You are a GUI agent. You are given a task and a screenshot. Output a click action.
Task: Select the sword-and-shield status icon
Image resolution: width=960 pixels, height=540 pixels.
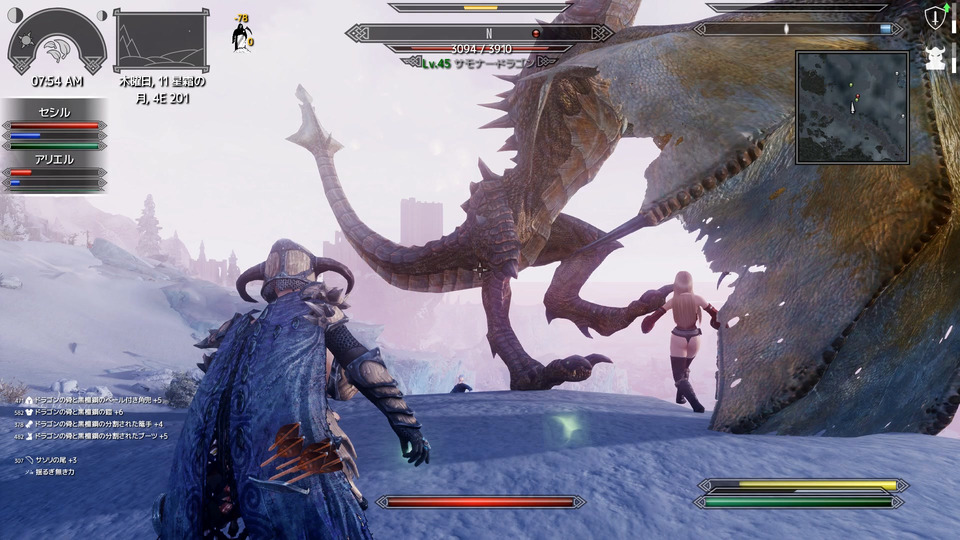point(936,17)
